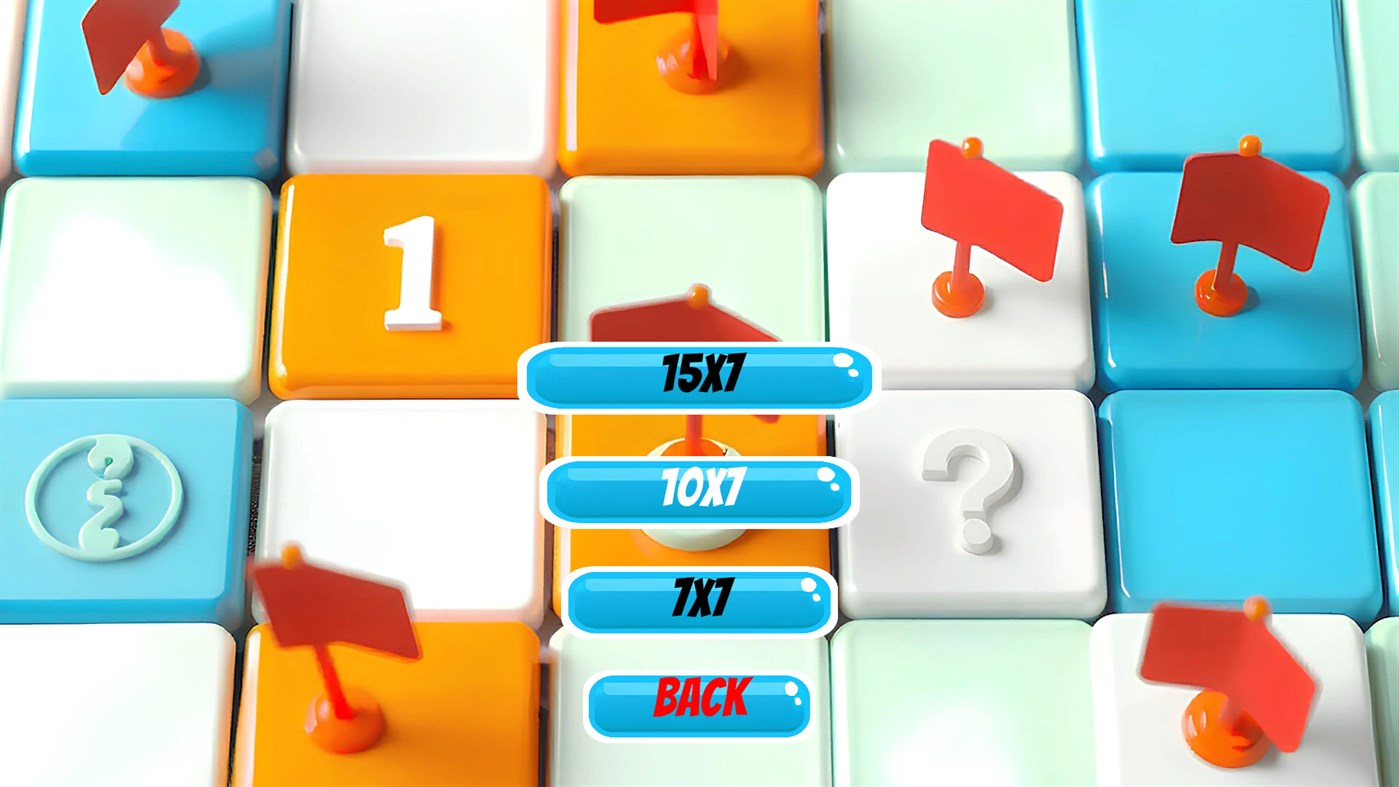Image resolution: width=1399 pixels, height=787 pixels.
Task: Choose the 7X7 grid option
Action: [698, 600]
